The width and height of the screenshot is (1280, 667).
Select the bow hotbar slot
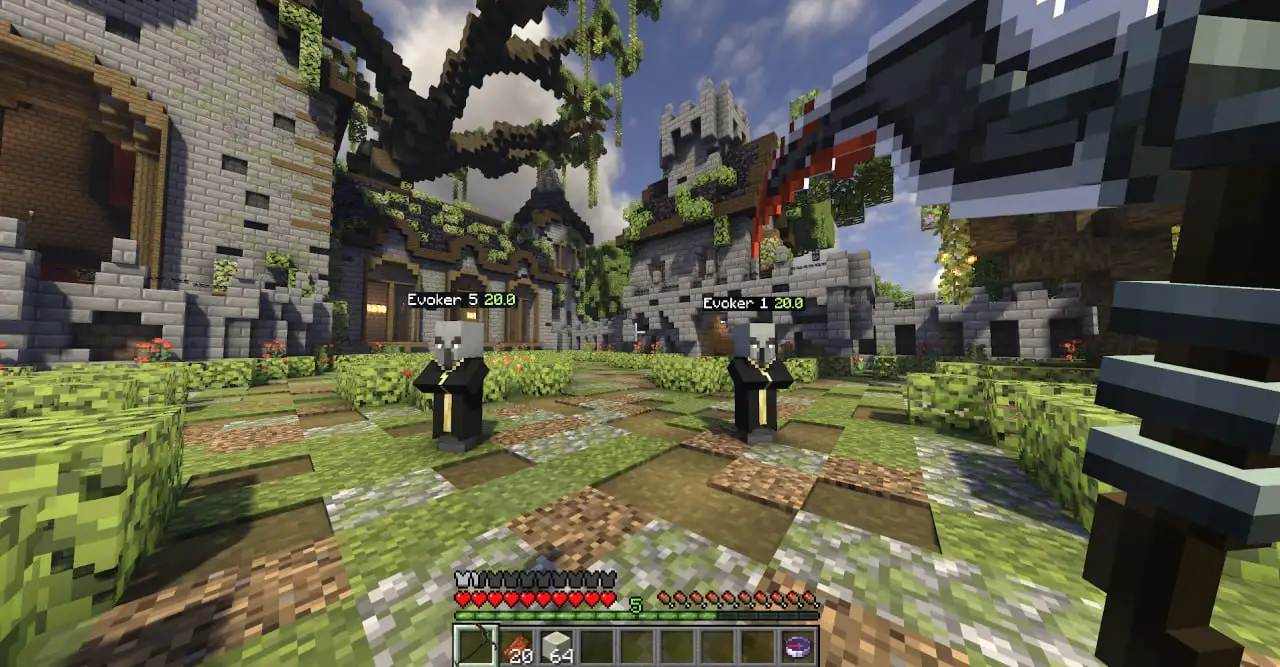[x=476, y=646]
